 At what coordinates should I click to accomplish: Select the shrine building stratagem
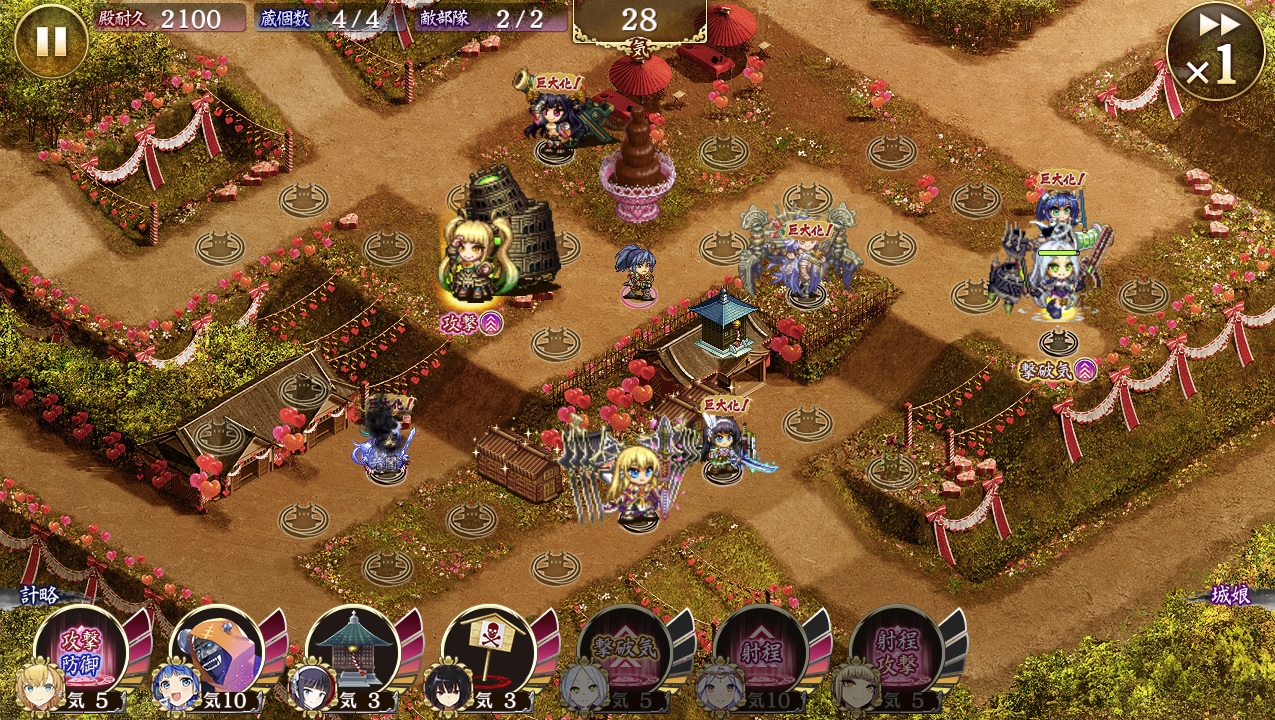[x=352, y=653]
